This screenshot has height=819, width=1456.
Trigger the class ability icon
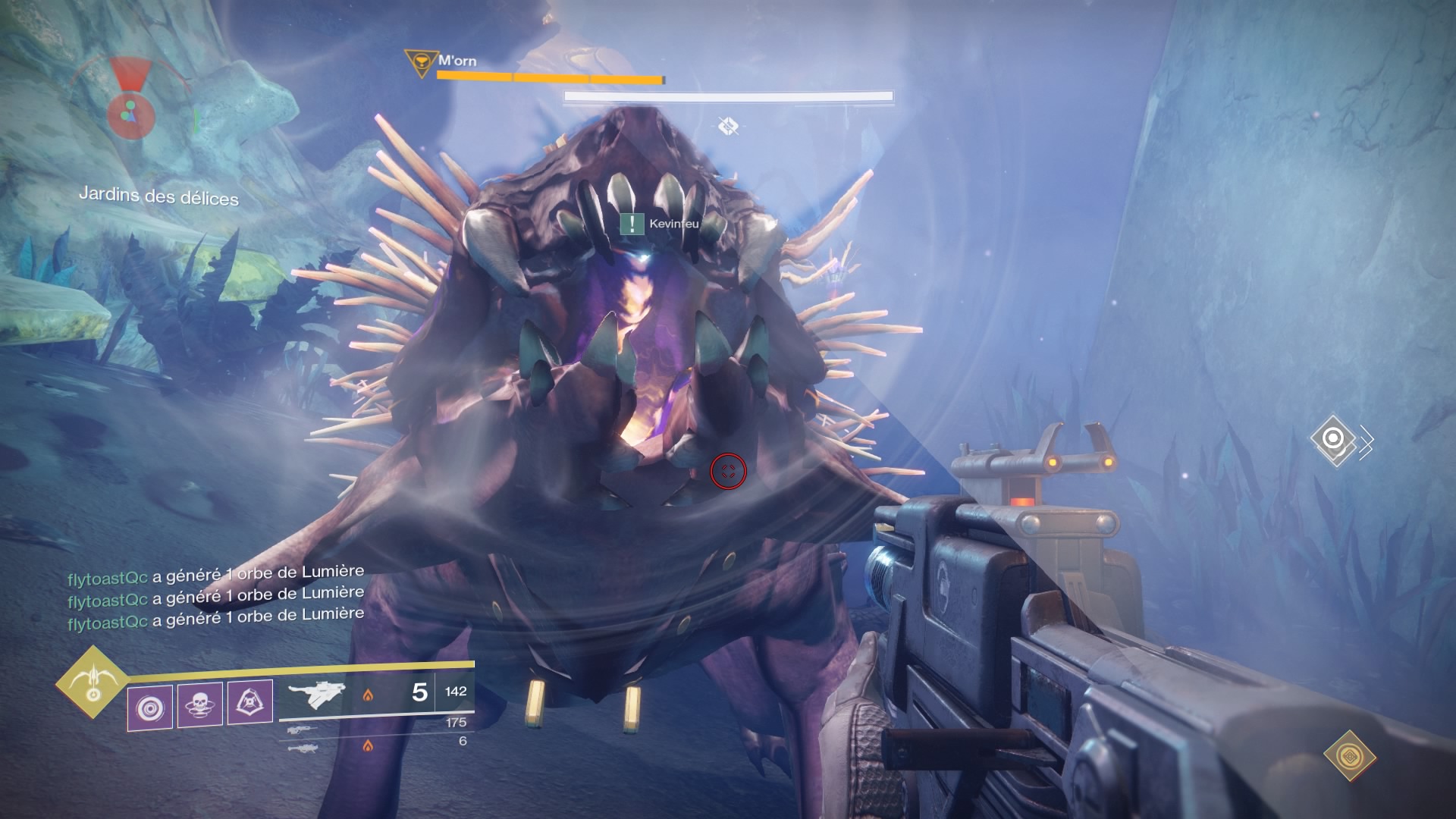click(x=250, y=702)
